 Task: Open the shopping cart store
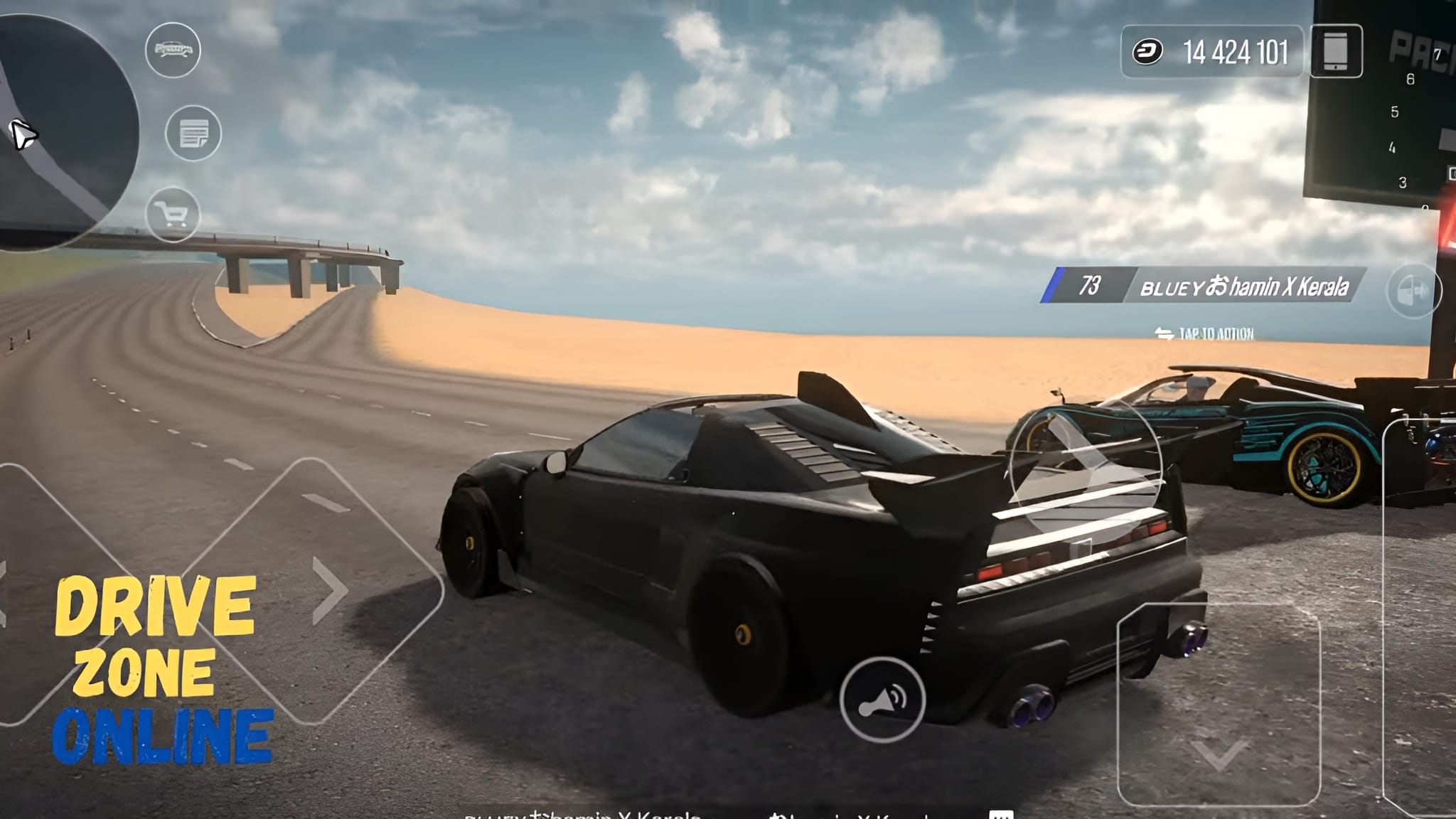(173, 214)
